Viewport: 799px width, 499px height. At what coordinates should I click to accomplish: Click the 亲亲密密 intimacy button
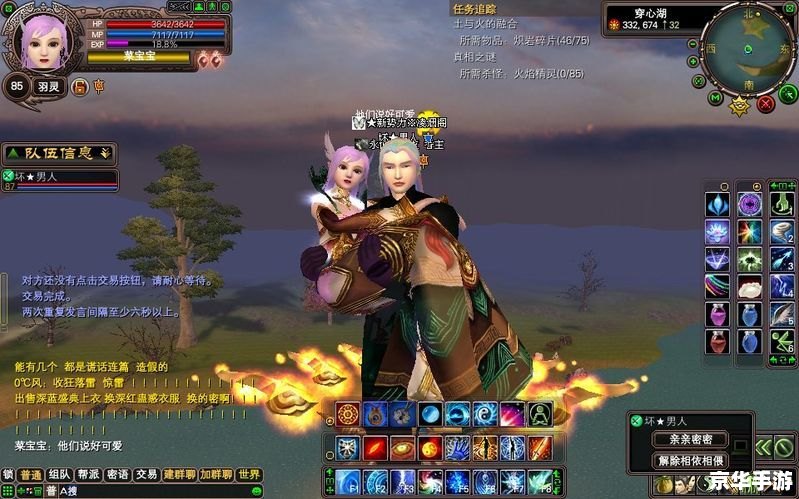690,439
